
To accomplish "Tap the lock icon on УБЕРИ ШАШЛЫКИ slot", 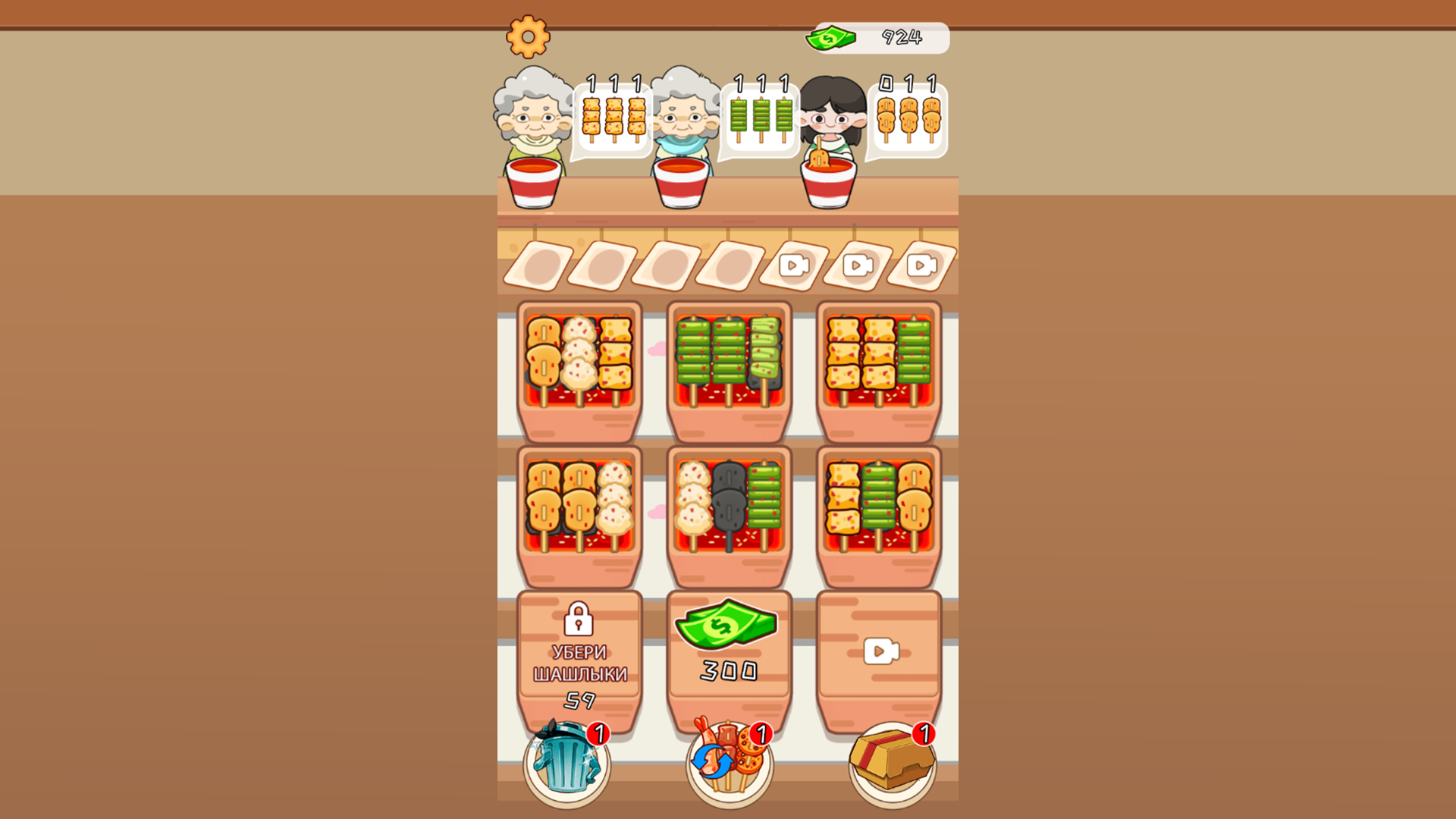I will click(579, 618).
